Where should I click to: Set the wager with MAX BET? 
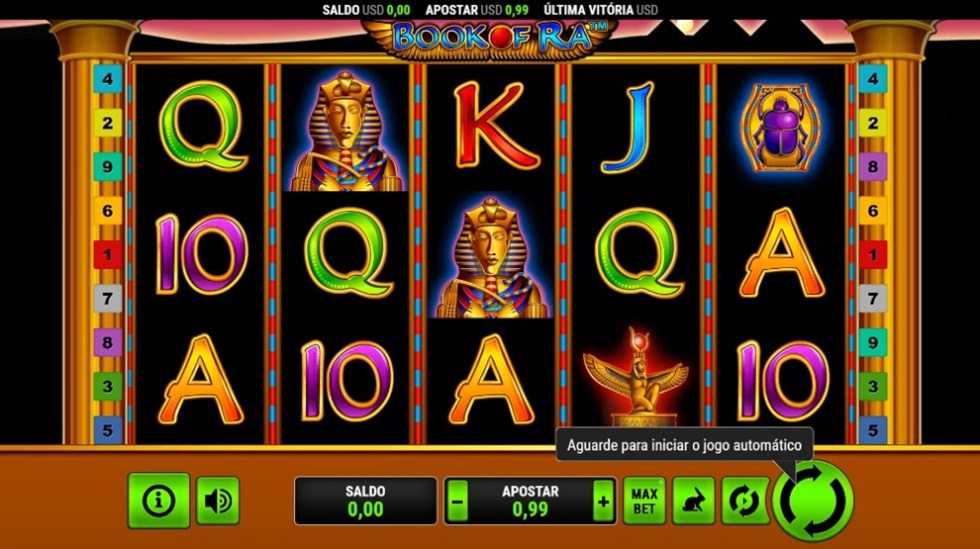coord(644,501)
